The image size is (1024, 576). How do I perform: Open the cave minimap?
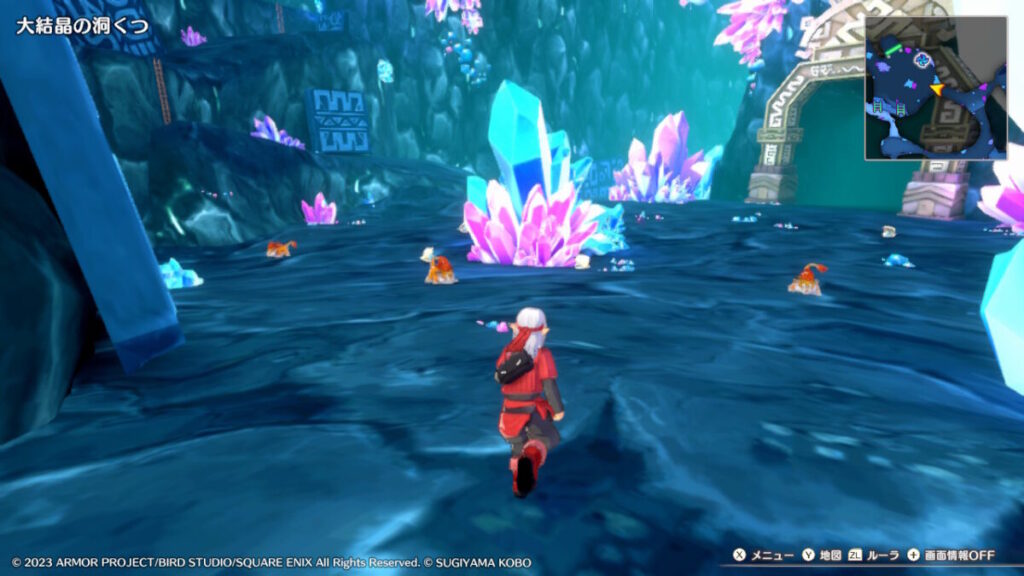point(935,88)
